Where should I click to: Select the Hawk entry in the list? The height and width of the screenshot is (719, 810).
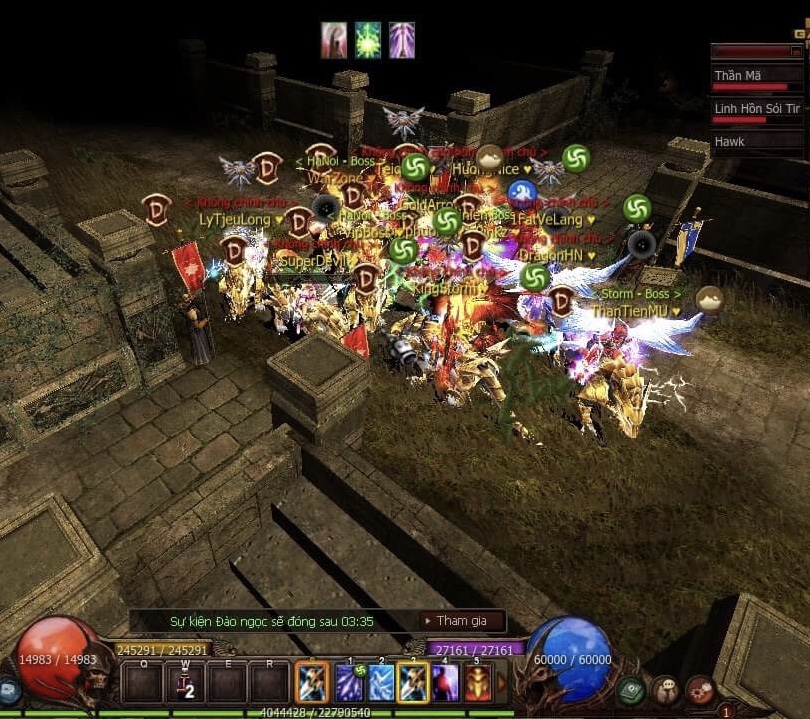pos(758,142)
